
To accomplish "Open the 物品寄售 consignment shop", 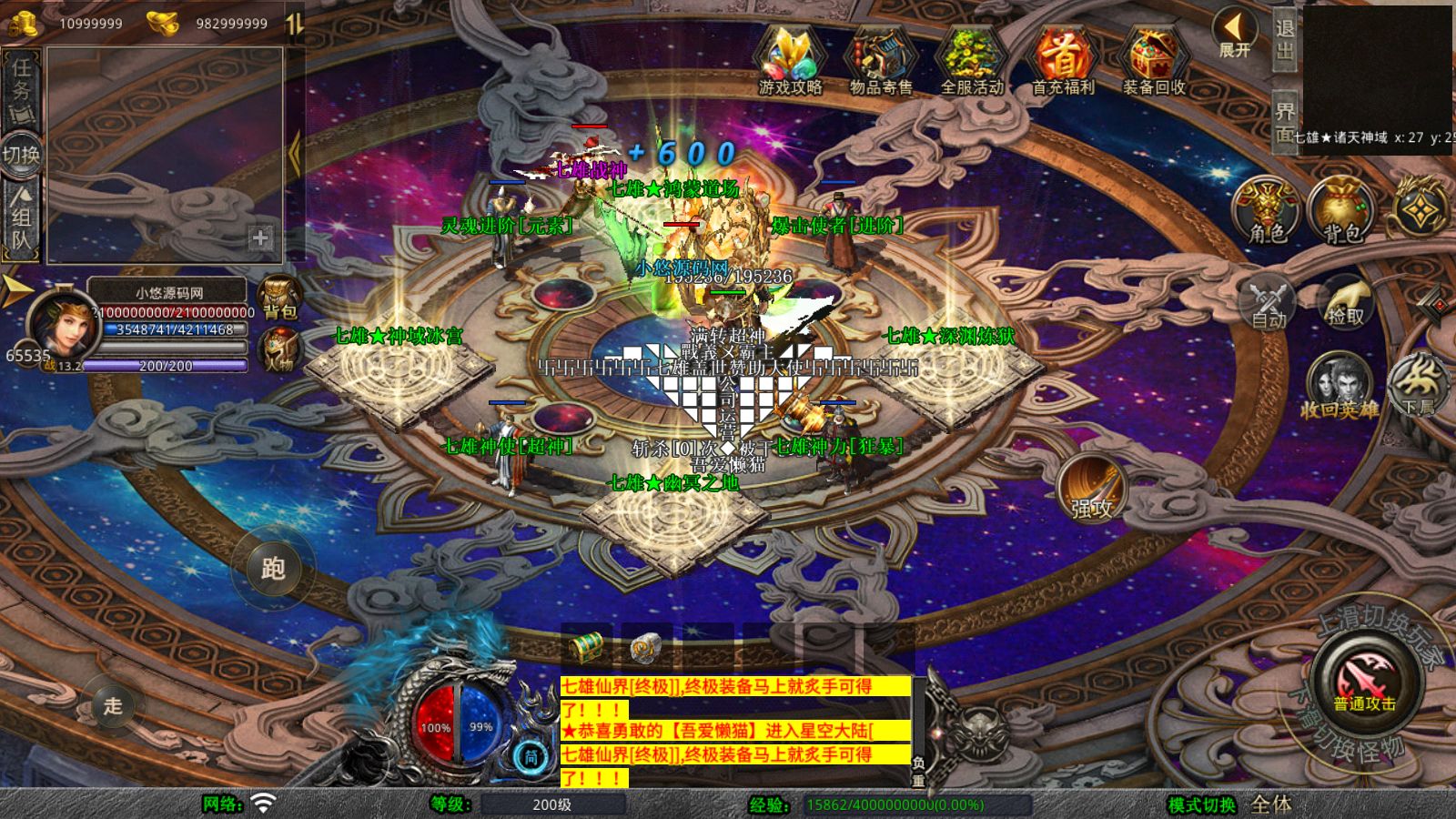I will coord(880,61).
